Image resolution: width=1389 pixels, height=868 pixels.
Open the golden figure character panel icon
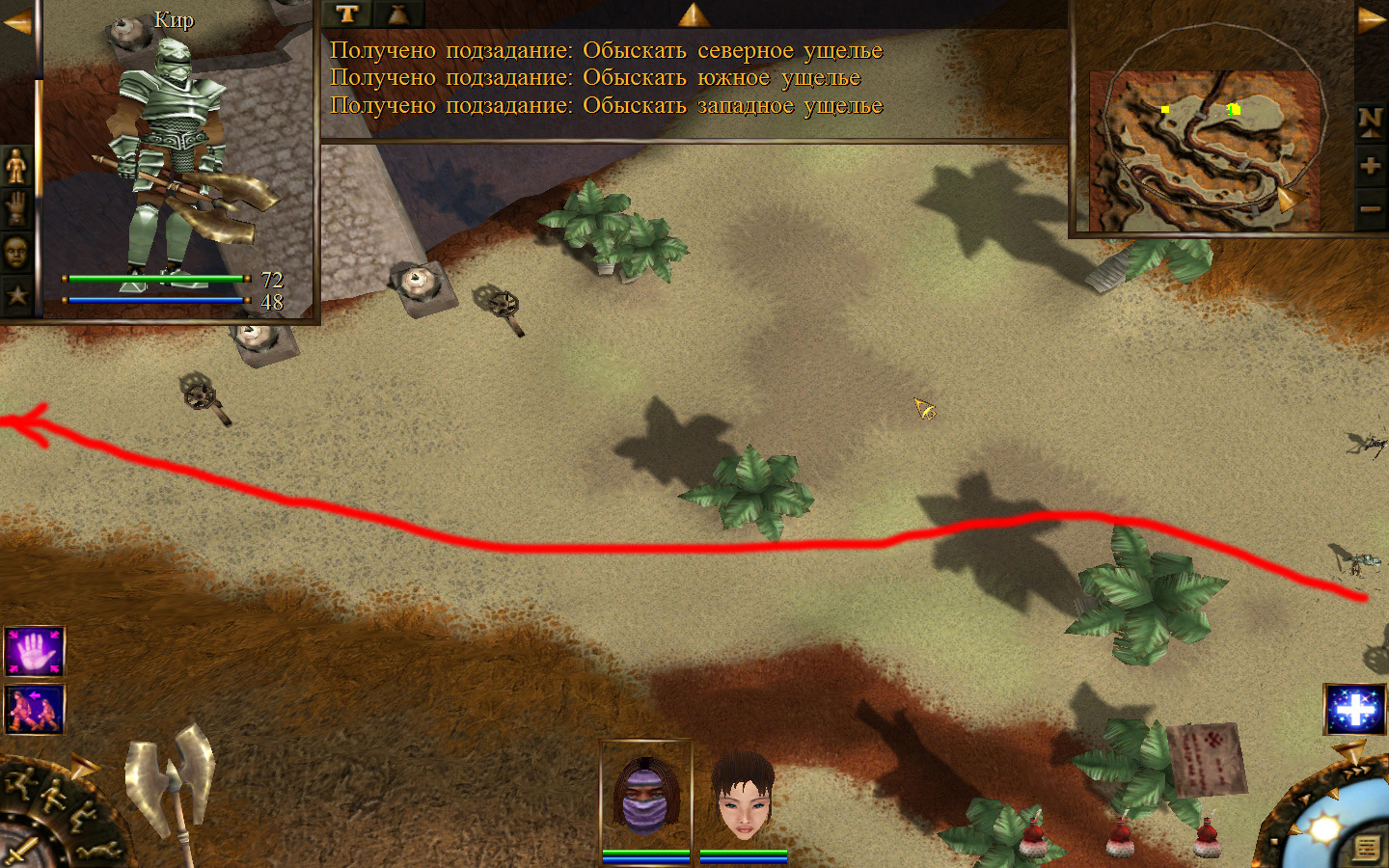pos(16,167)
